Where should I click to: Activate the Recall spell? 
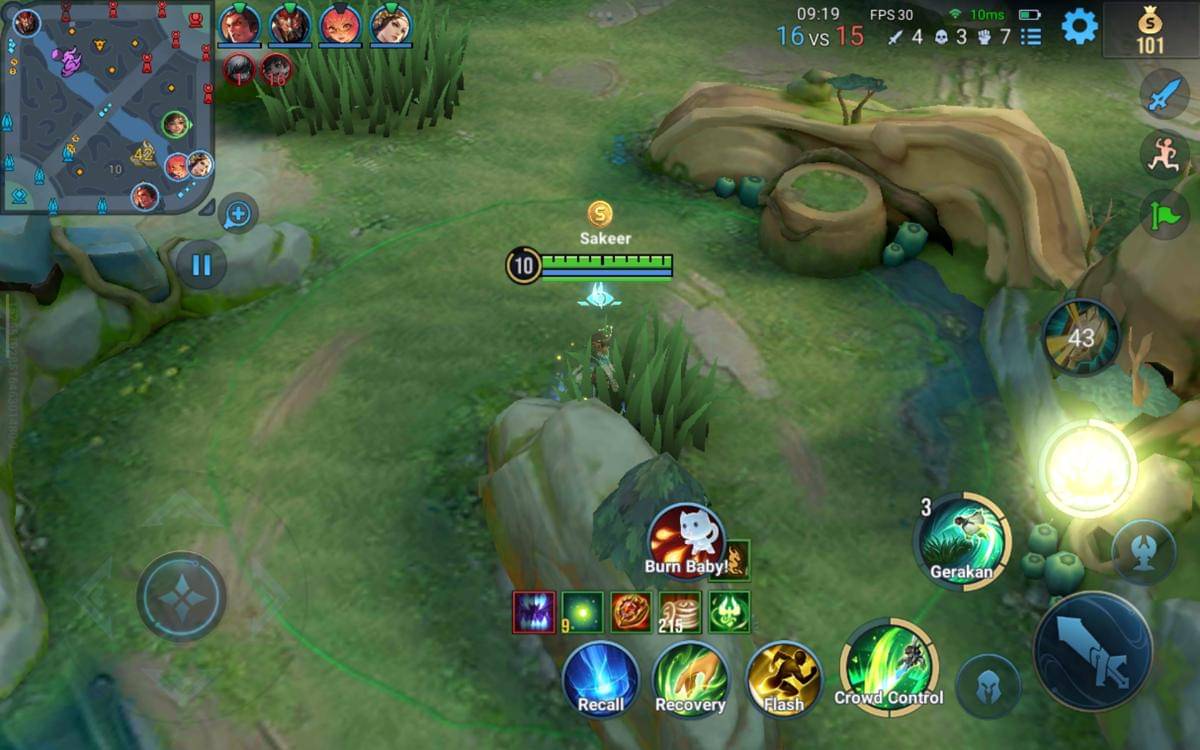[600, 680]
